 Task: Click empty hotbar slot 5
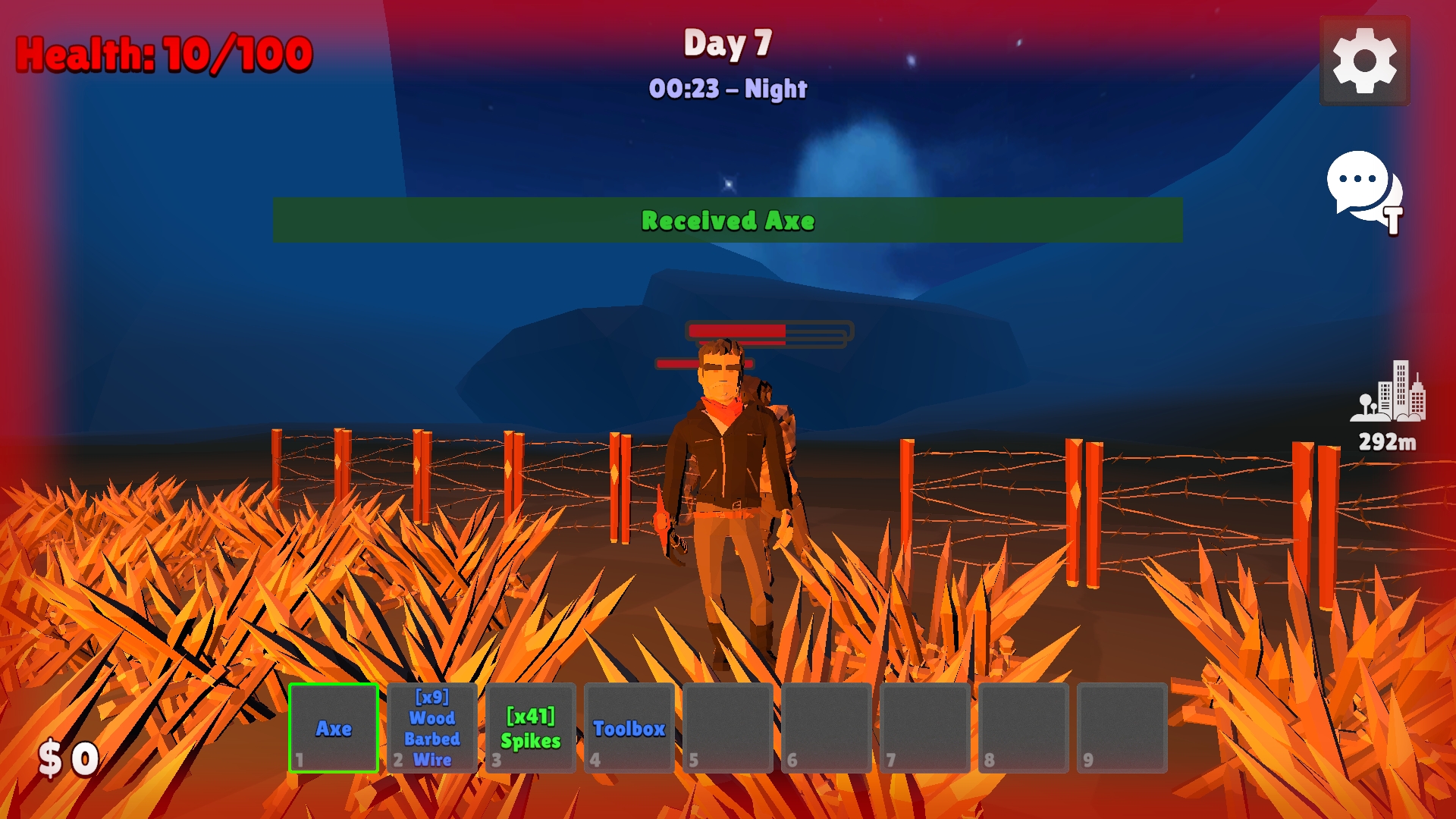point(729,729)
